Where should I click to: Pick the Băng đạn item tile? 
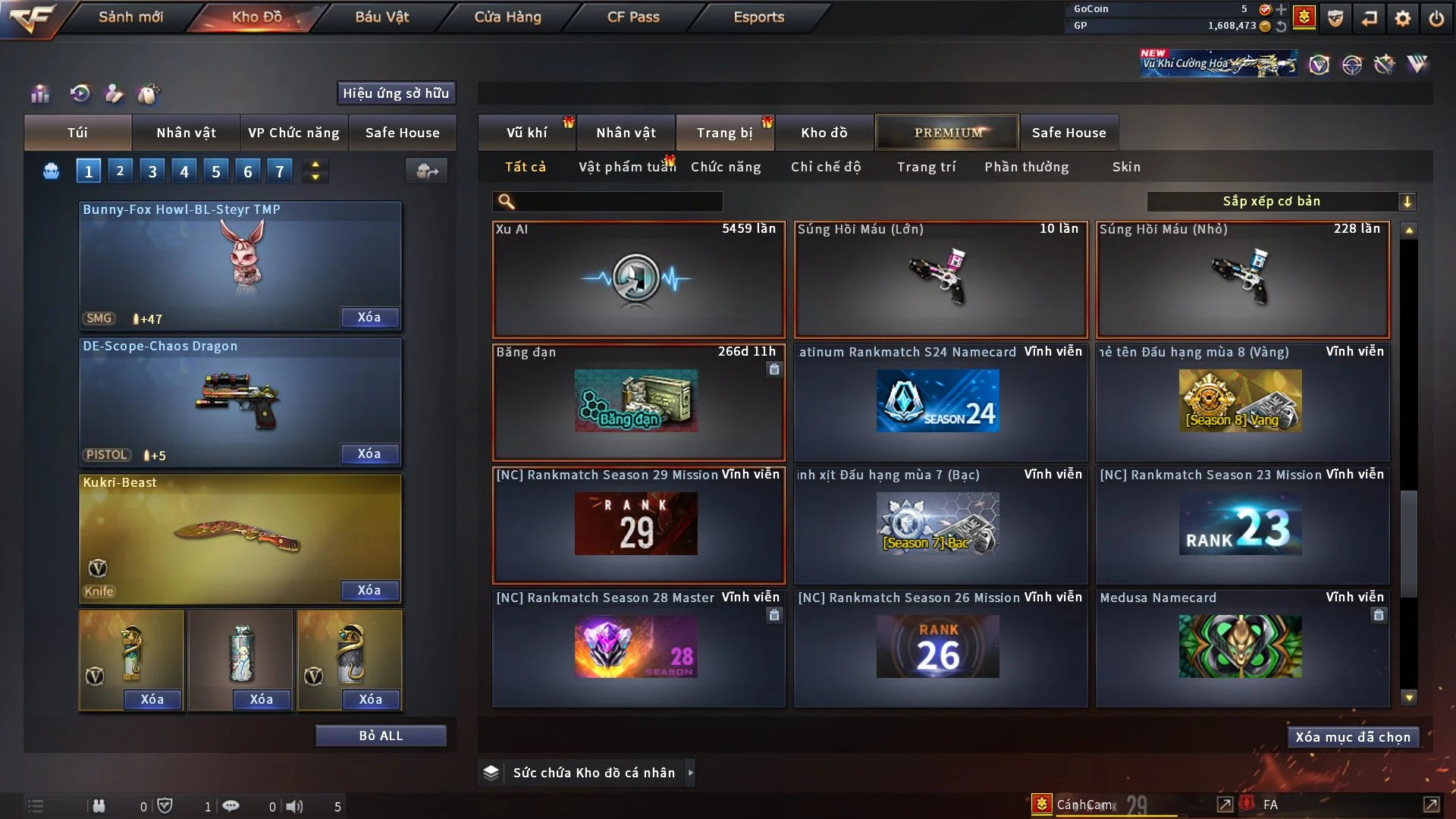pos(639,402)
